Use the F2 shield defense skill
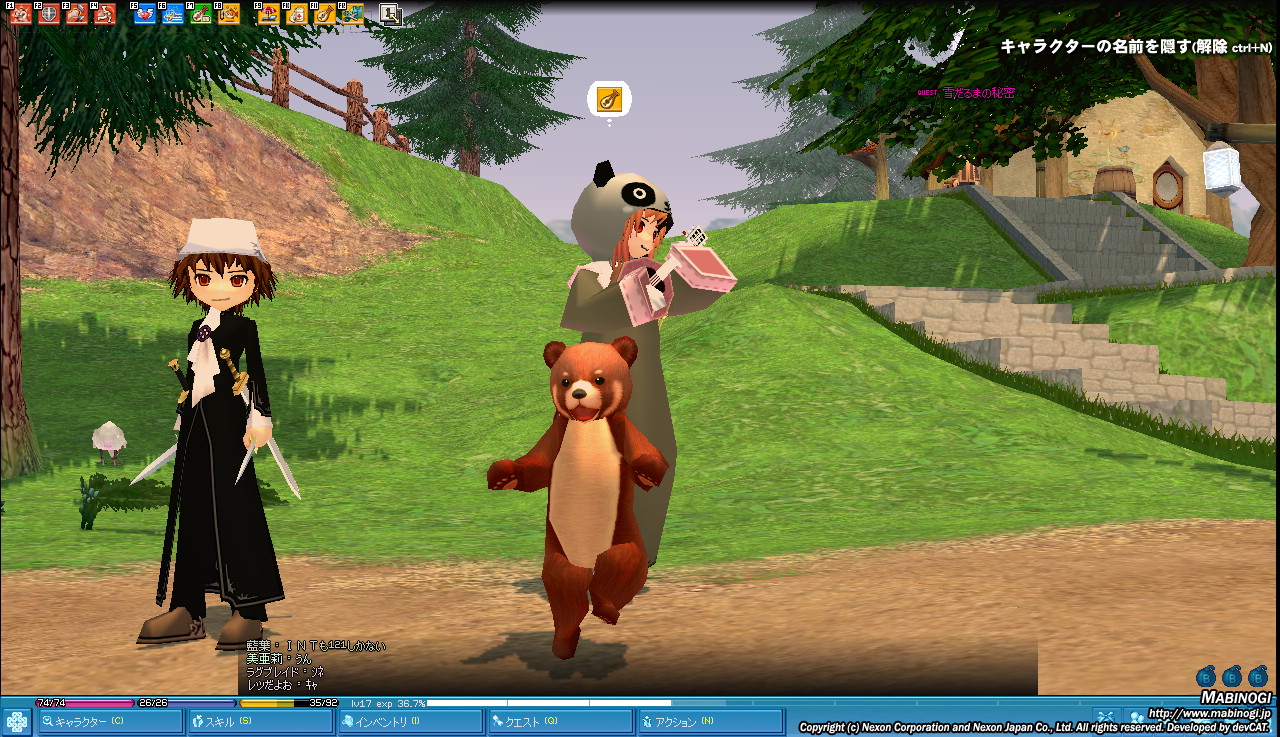The height and width of the screenshot is (737, 1280). [48, 14]
